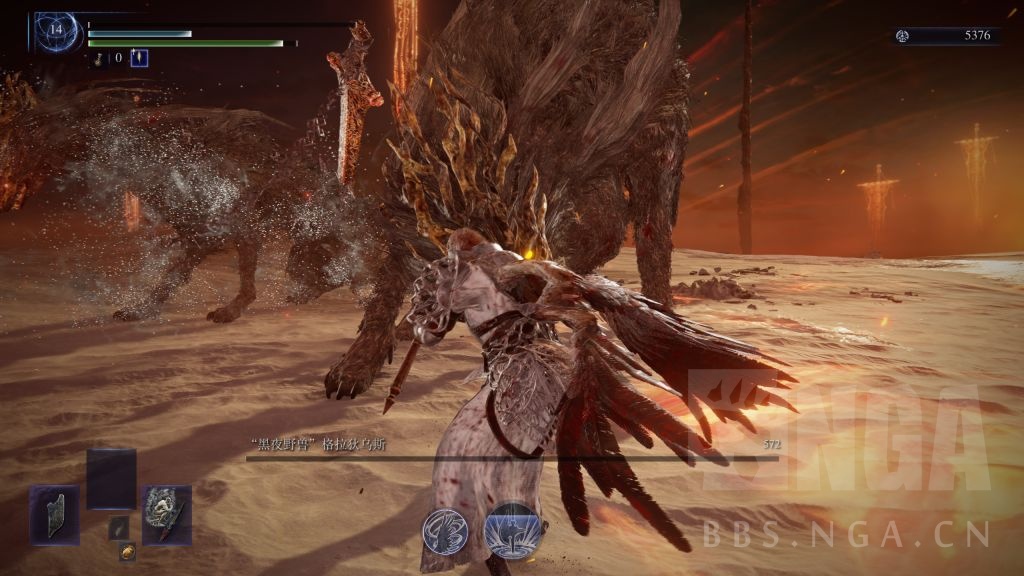Click the blue-framed buff status icon
This screenshot has height=576, width=1024.
[x=139, y=58]
